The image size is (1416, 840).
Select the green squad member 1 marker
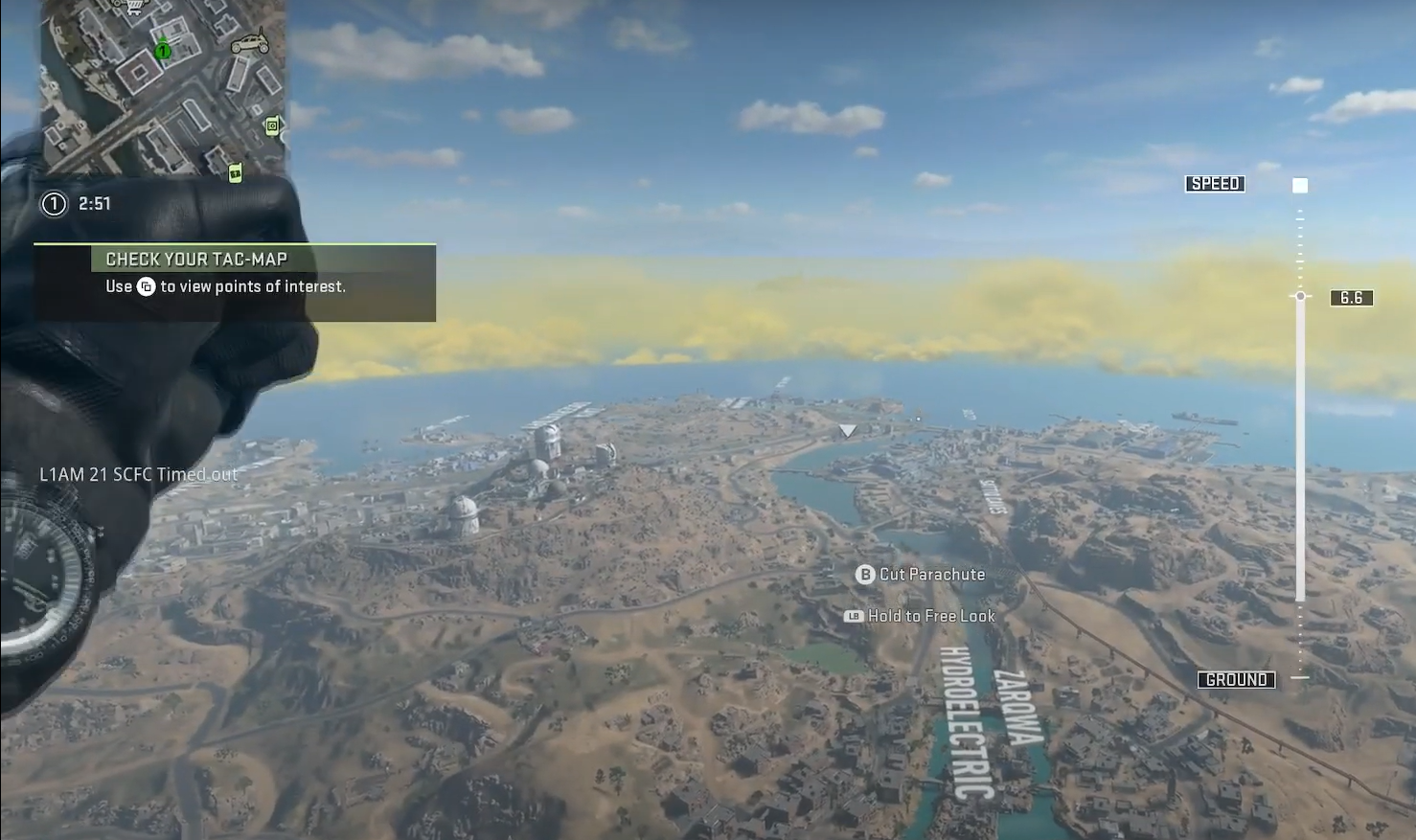click(163, 49)
